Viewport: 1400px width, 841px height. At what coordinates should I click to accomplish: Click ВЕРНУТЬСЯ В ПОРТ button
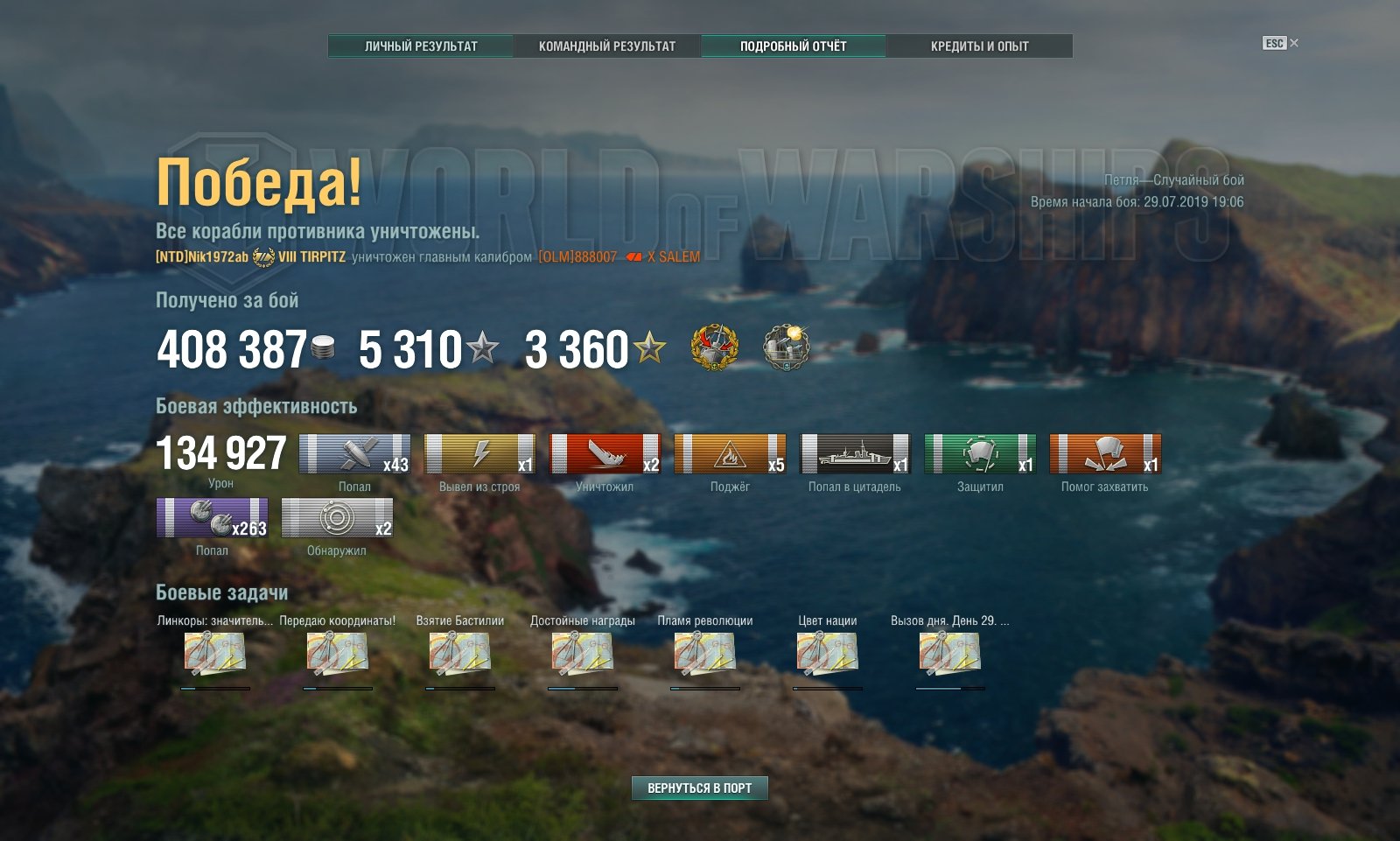click(x=699, y=788)
